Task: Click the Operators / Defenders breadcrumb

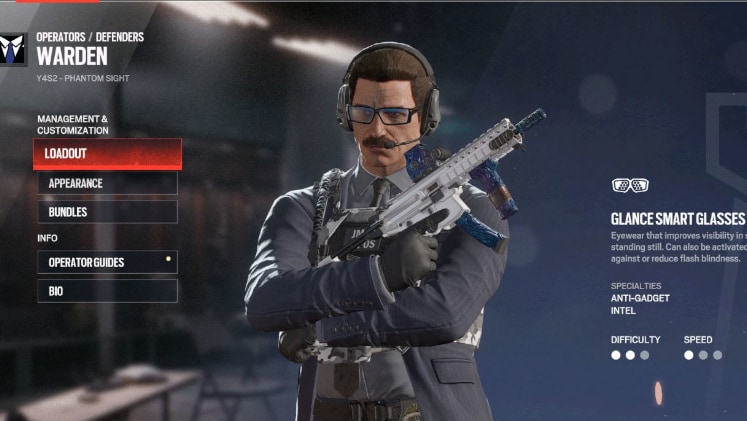Action: [x=90, y=37]
